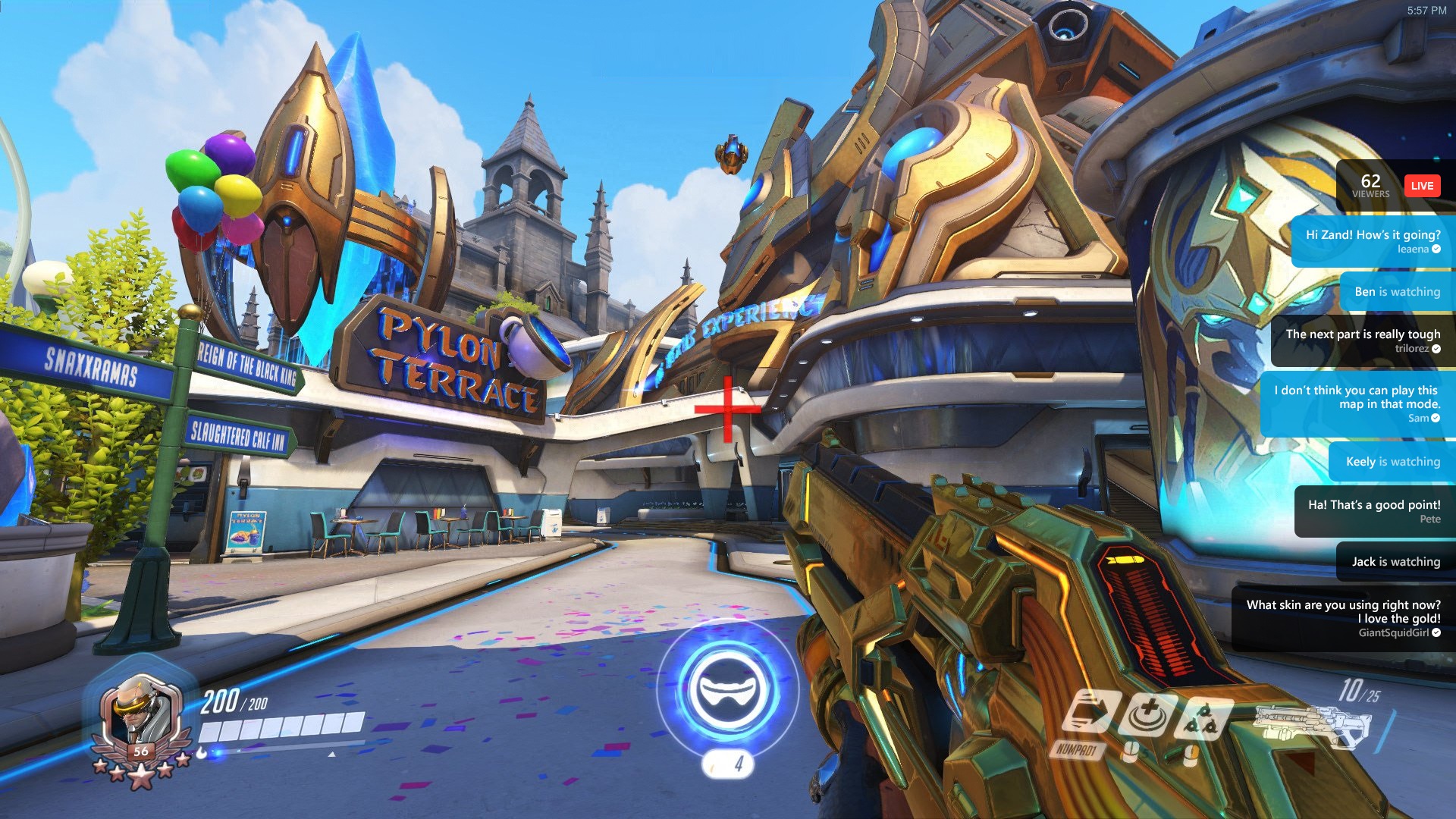The width and height of the screenshot is (1456, 819).
Task: Open the "Keely is watching" notification
Action: point(1392,462)
